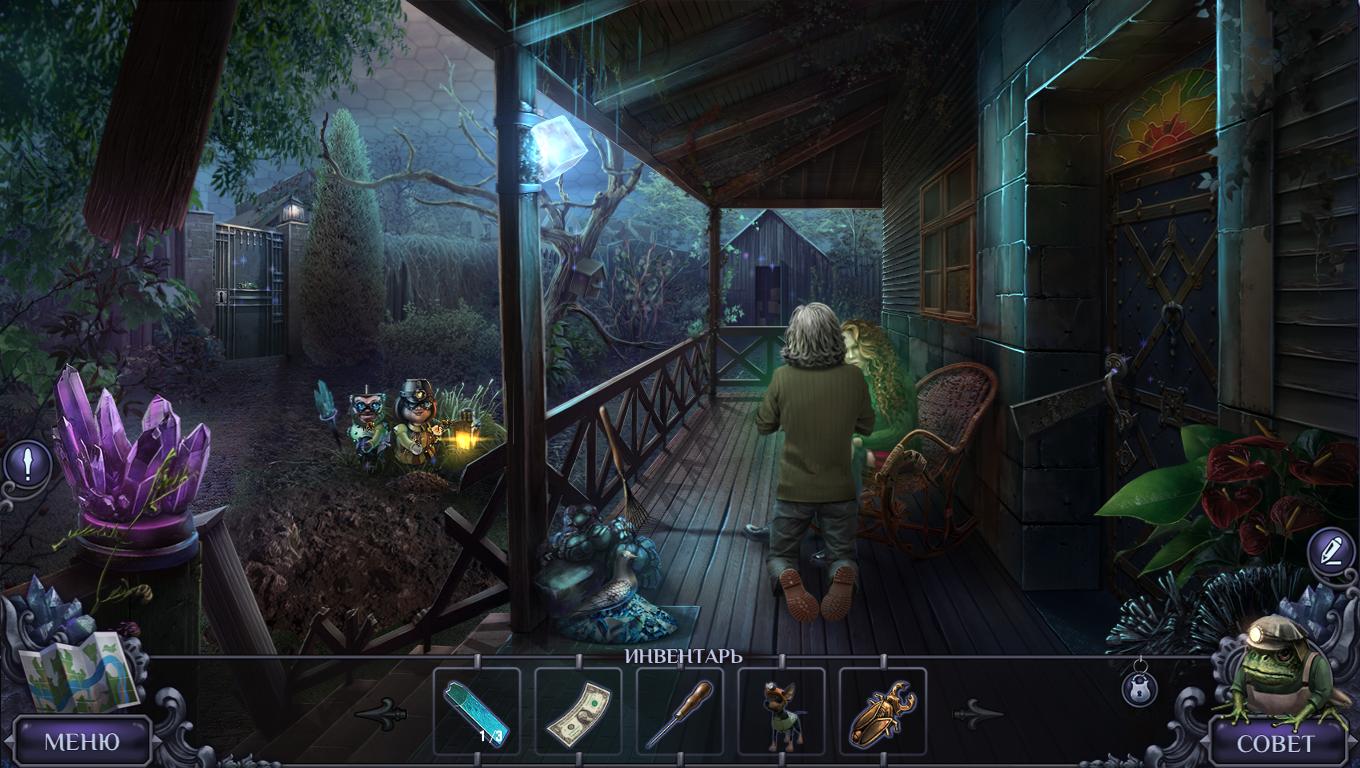1360x768 pixels.
Task: Toggle the inventory padlock
Action: pos(1139,686)
